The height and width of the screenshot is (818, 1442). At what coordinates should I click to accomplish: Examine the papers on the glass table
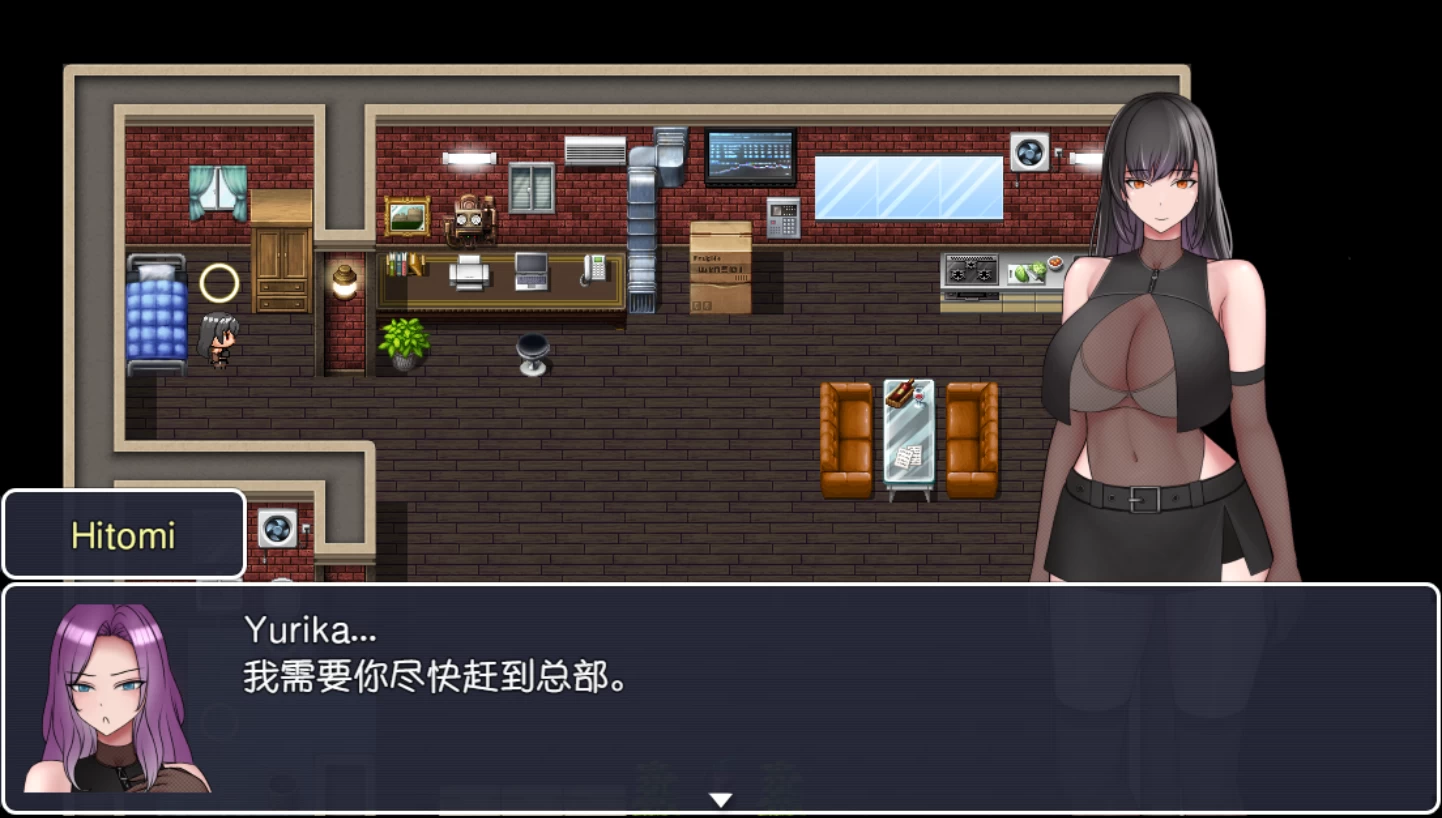[908, 455]
